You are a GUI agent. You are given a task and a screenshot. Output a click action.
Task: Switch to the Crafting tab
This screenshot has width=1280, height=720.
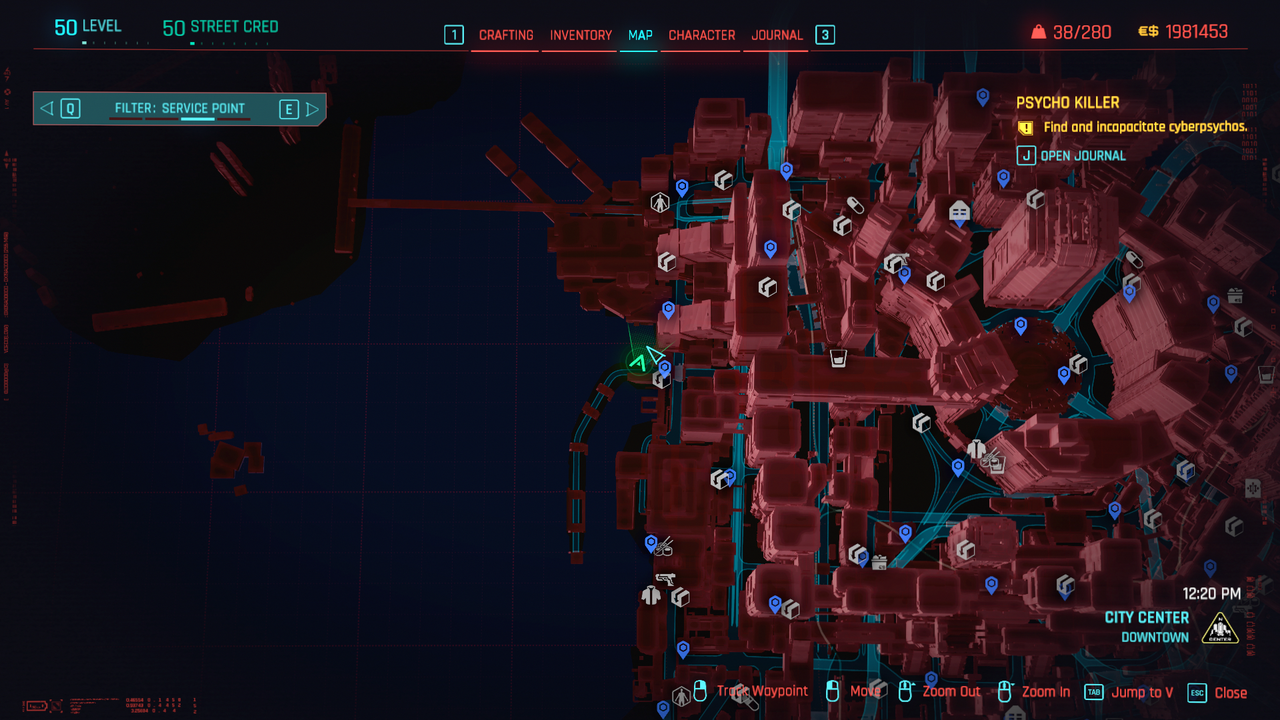coord(506,35)
